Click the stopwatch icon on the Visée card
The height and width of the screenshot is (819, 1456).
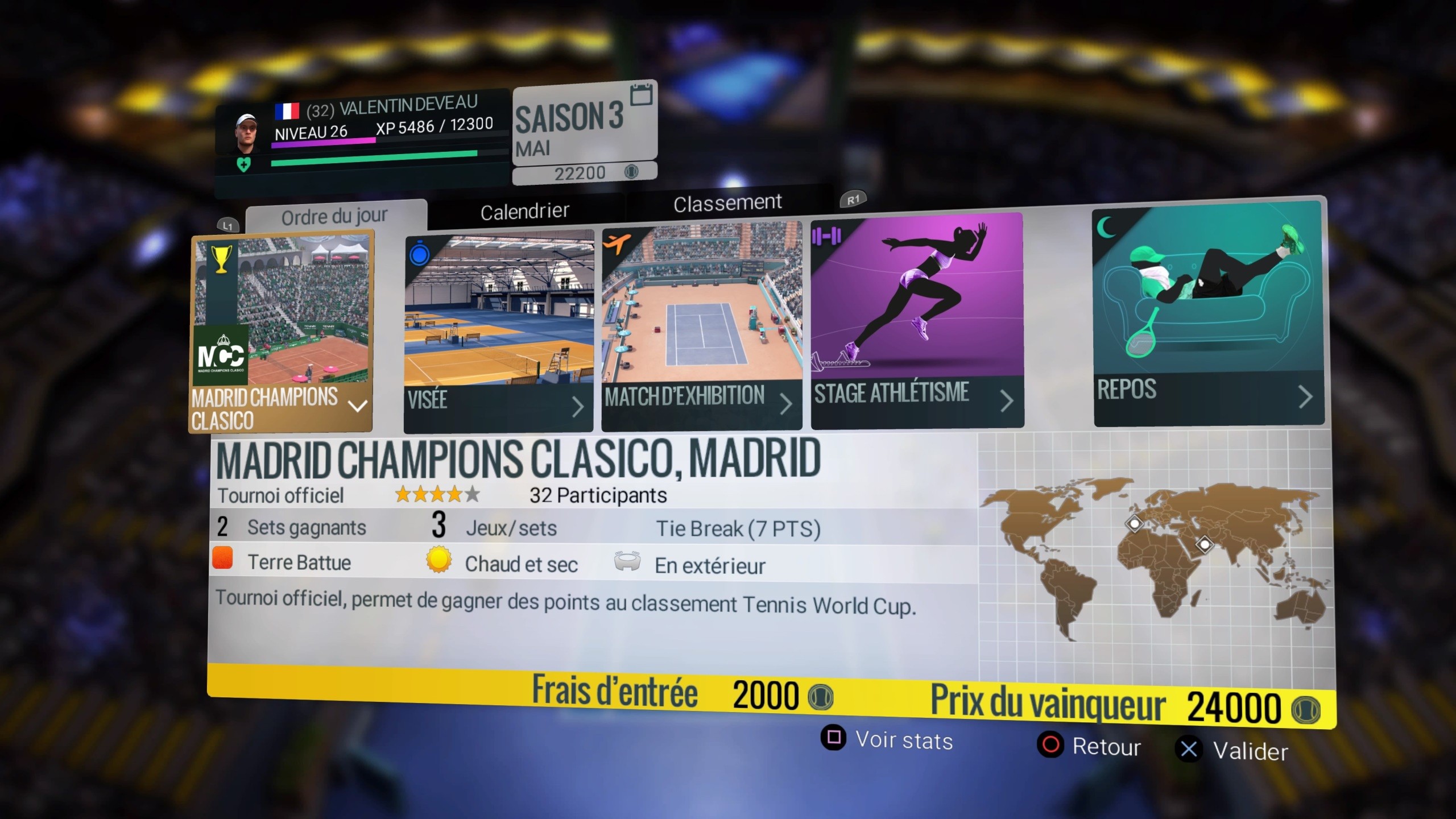coord(419,254)
